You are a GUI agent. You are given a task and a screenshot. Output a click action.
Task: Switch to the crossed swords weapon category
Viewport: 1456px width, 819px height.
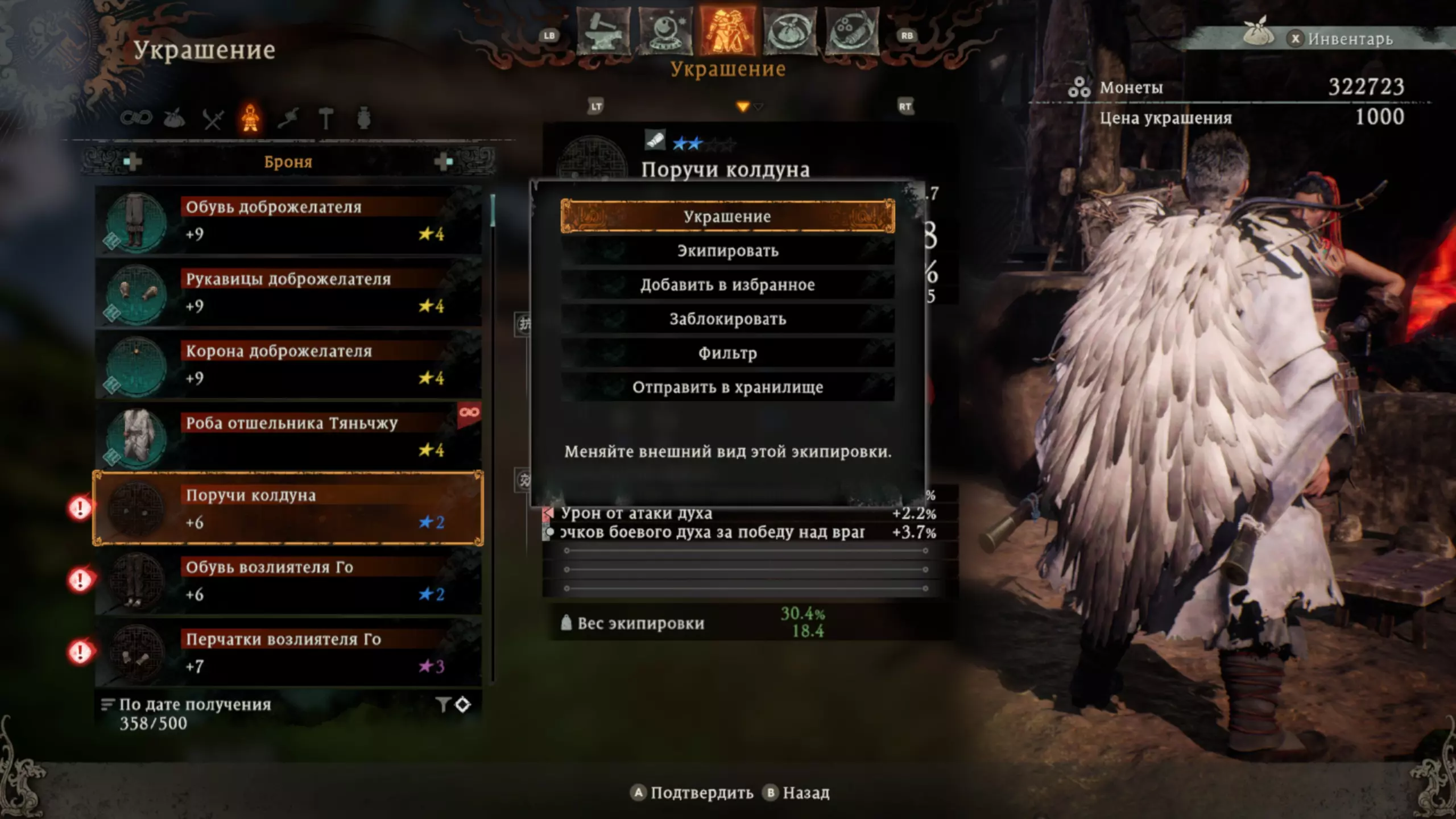213,119
